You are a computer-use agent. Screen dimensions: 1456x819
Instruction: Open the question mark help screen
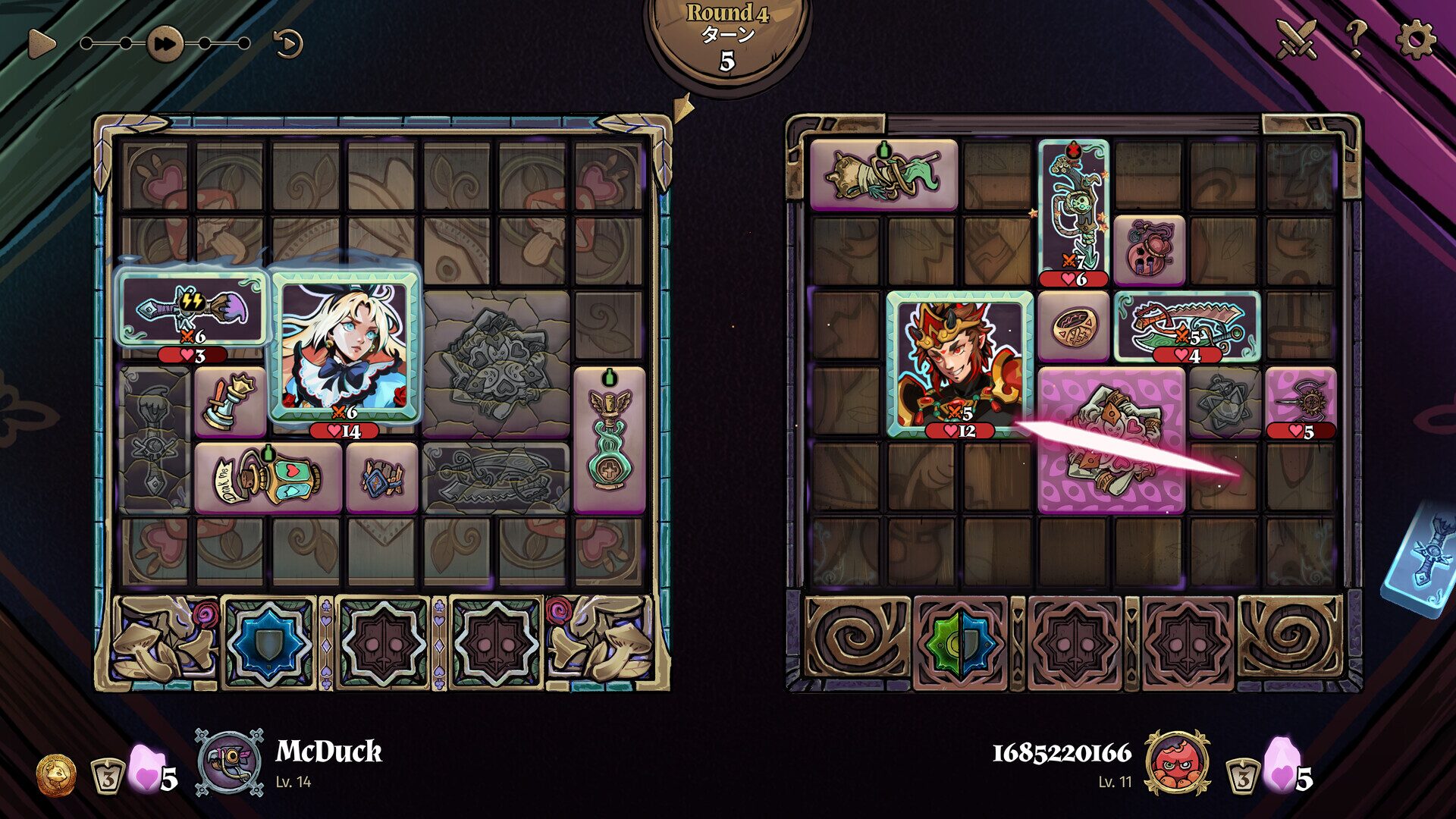tap(1356, 38)
